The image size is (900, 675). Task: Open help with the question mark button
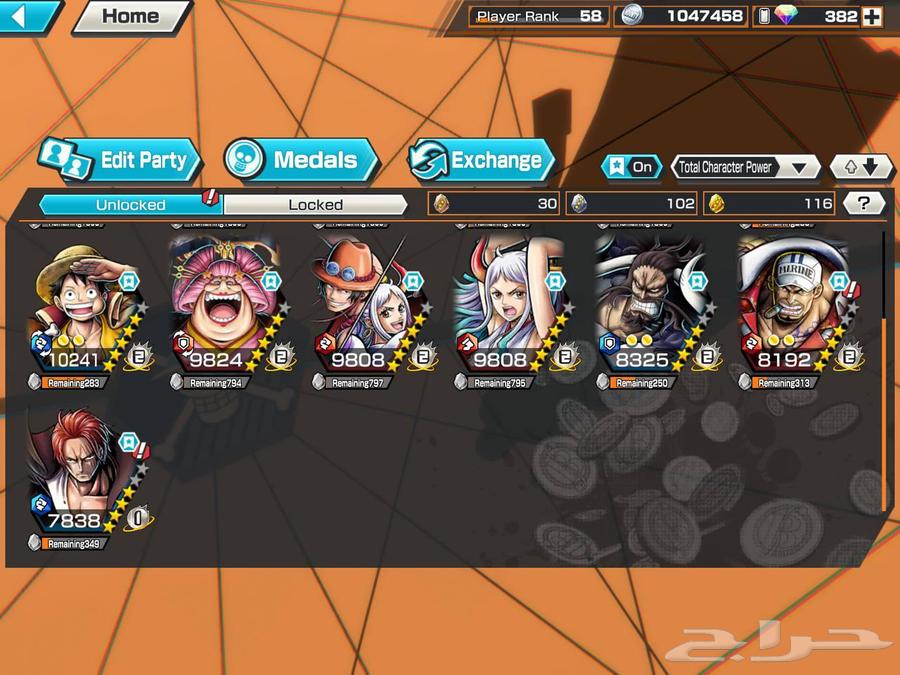pos(864,204)
